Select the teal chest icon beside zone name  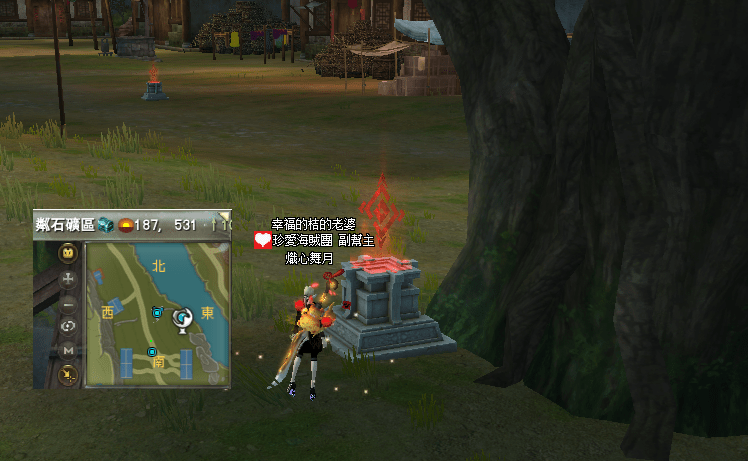[x=105, y=224]
